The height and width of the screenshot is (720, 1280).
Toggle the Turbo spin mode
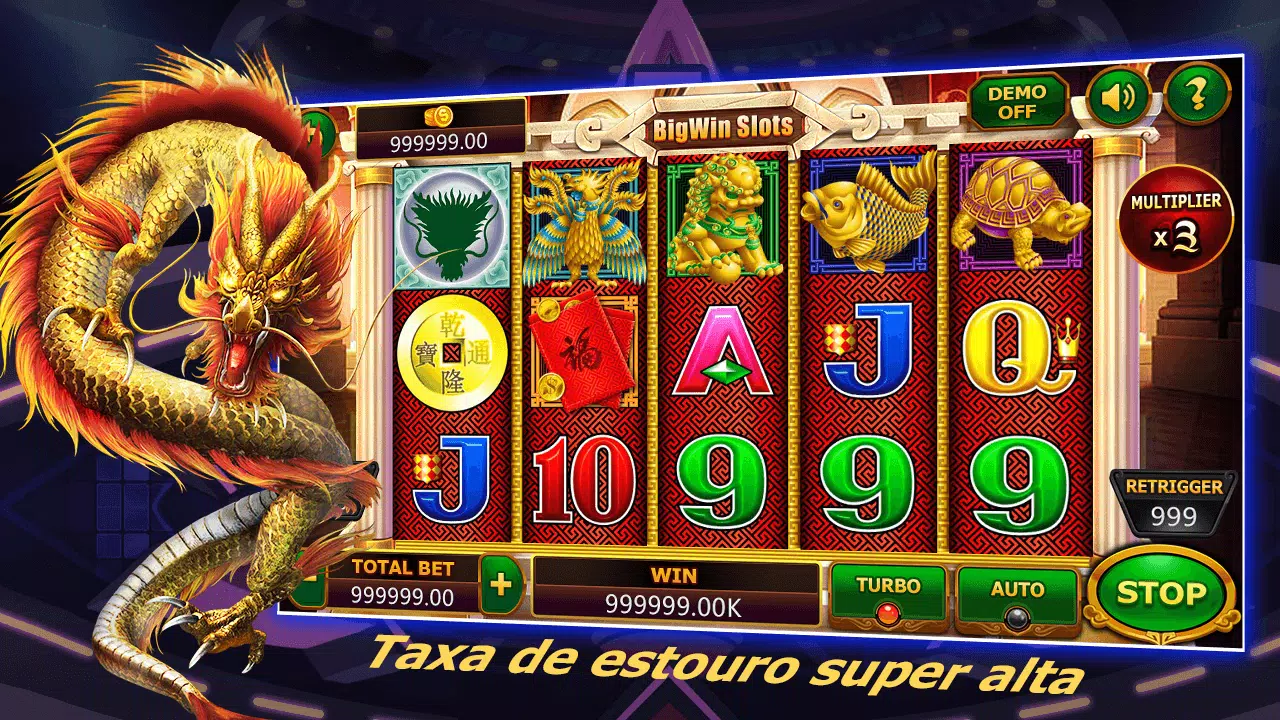click(888, 595)
